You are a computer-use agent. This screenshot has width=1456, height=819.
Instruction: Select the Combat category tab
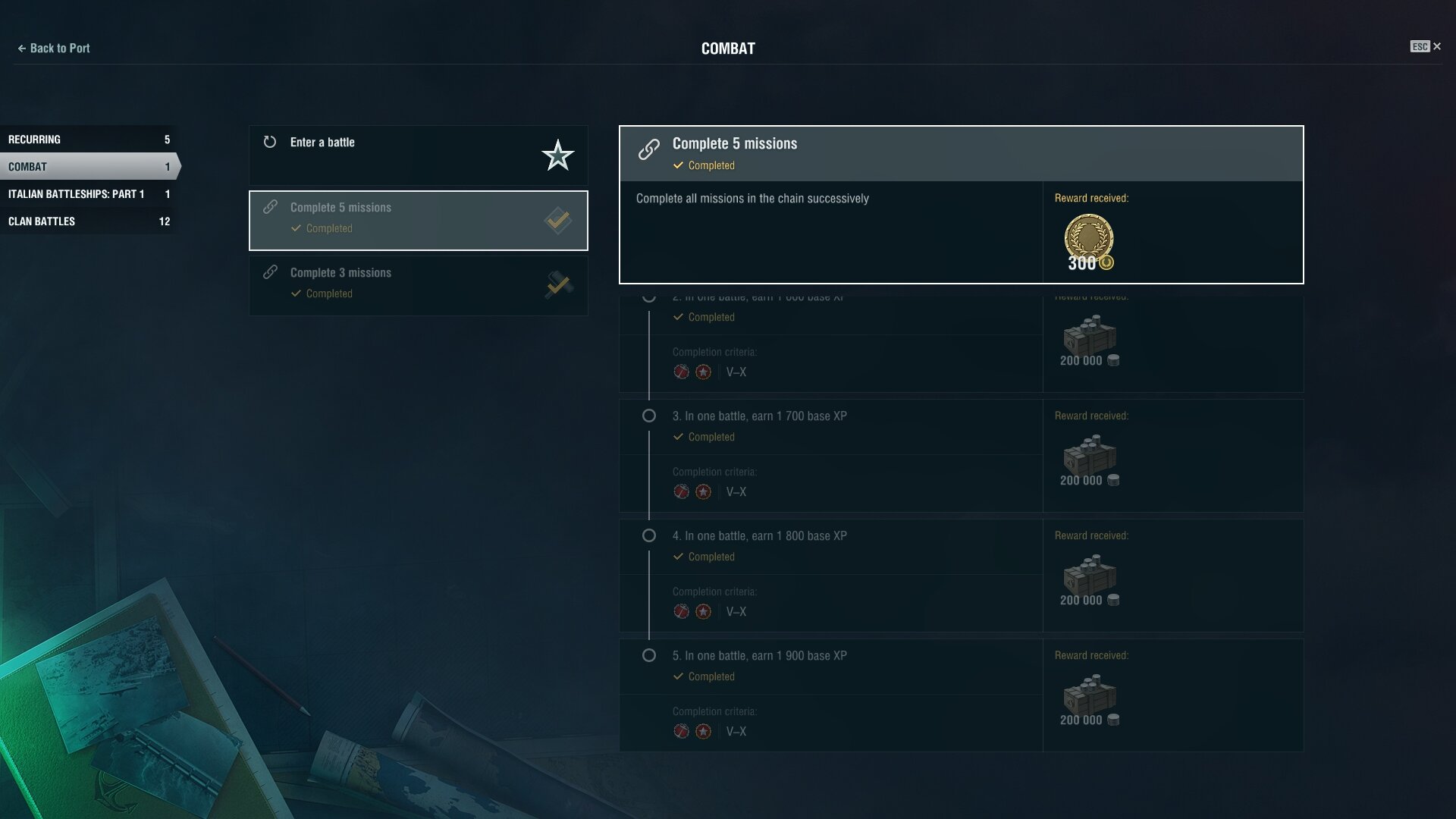[89, 167]
